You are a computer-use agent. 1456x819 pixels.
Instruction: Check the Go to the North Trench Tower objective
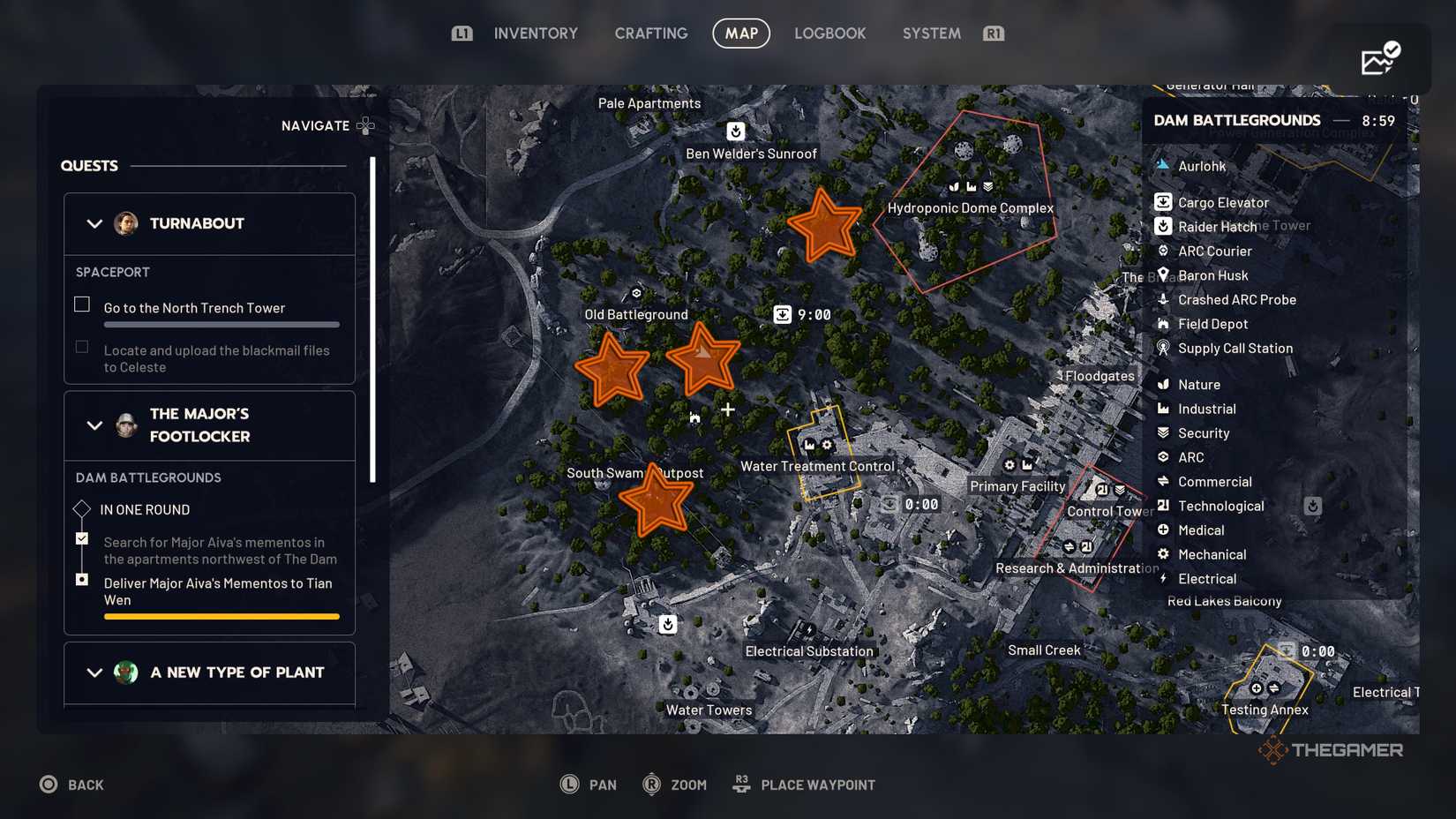click(81, 304)
